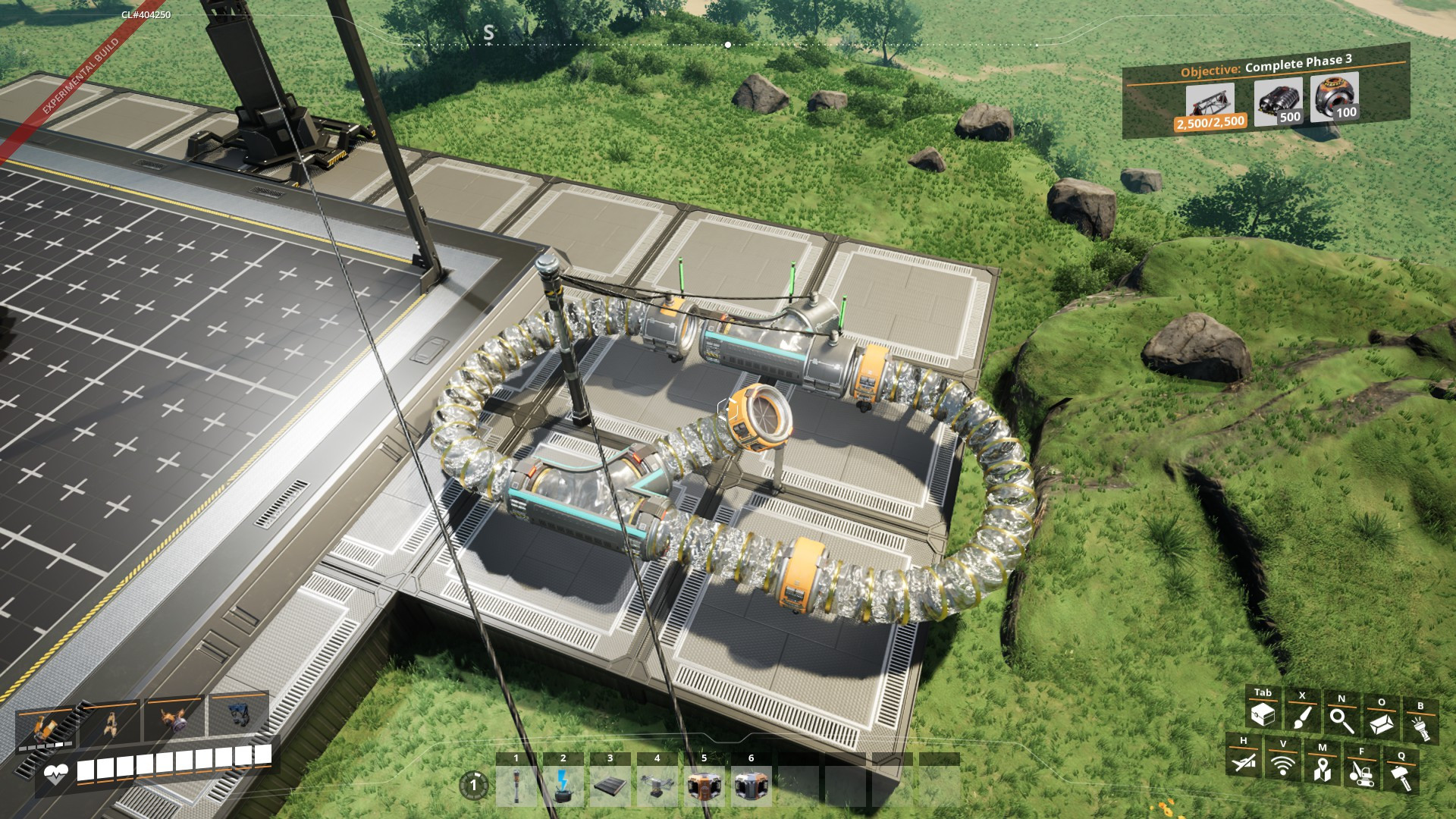The height and width of the screenshot is (819, 1456).
Task: Activate the signal scanner icon
Action: click(x=1283, y=765)
